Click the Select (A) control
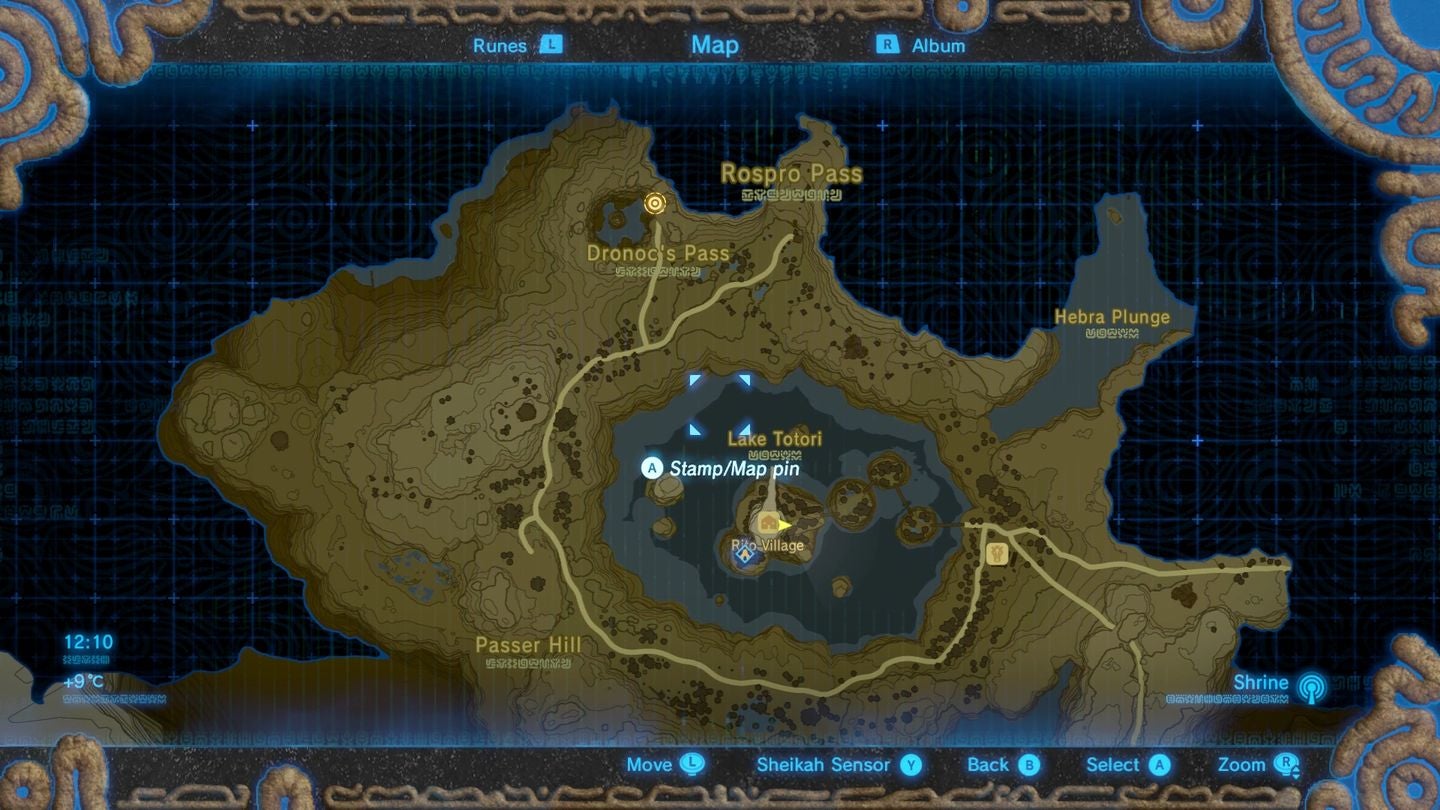The width and height of the screenshot is (1440, 810). point(1128,765)
